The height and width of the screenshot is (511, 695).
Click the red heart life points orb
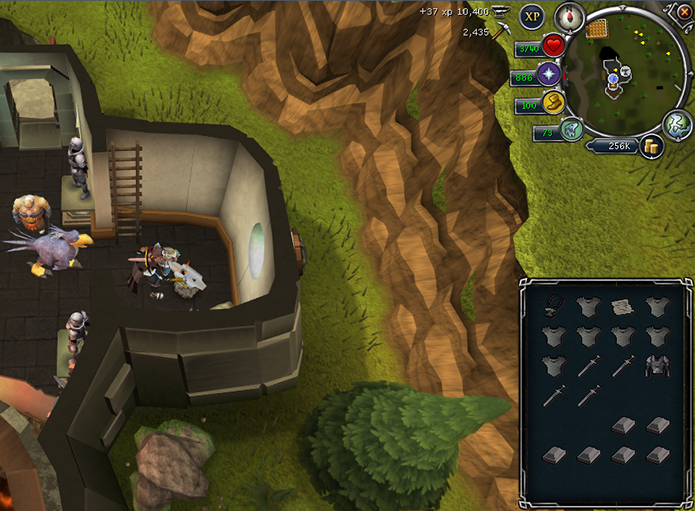coord(554,46)
